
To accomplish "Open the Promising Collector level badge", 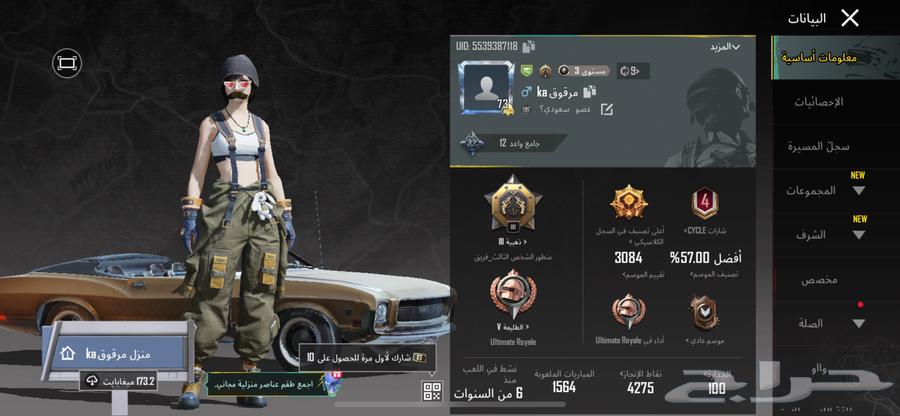I will click(490, 143).
